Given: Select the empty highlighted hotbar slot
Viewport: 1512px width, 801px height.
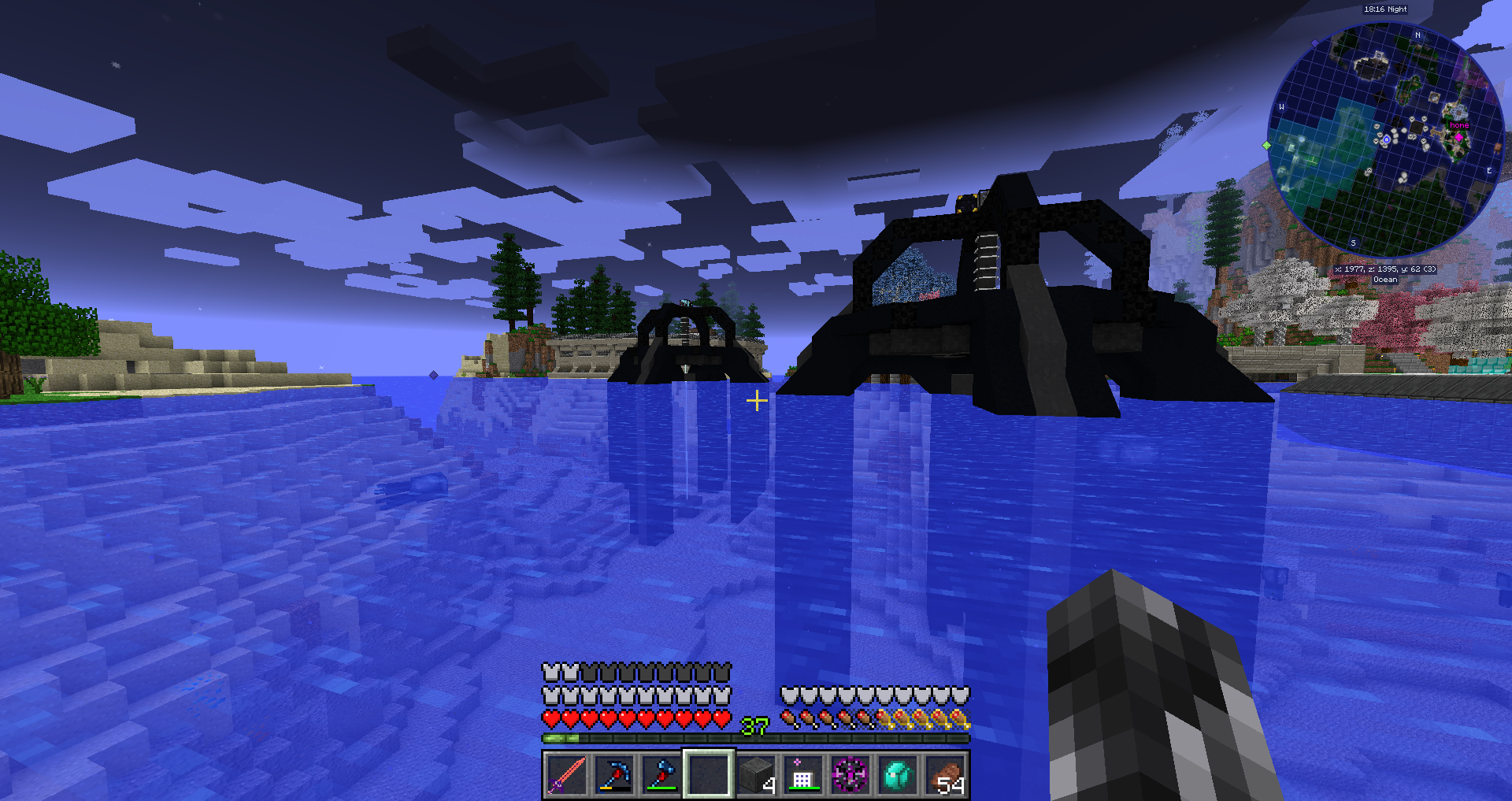Looking at the screenshot, I should point(708,774).
